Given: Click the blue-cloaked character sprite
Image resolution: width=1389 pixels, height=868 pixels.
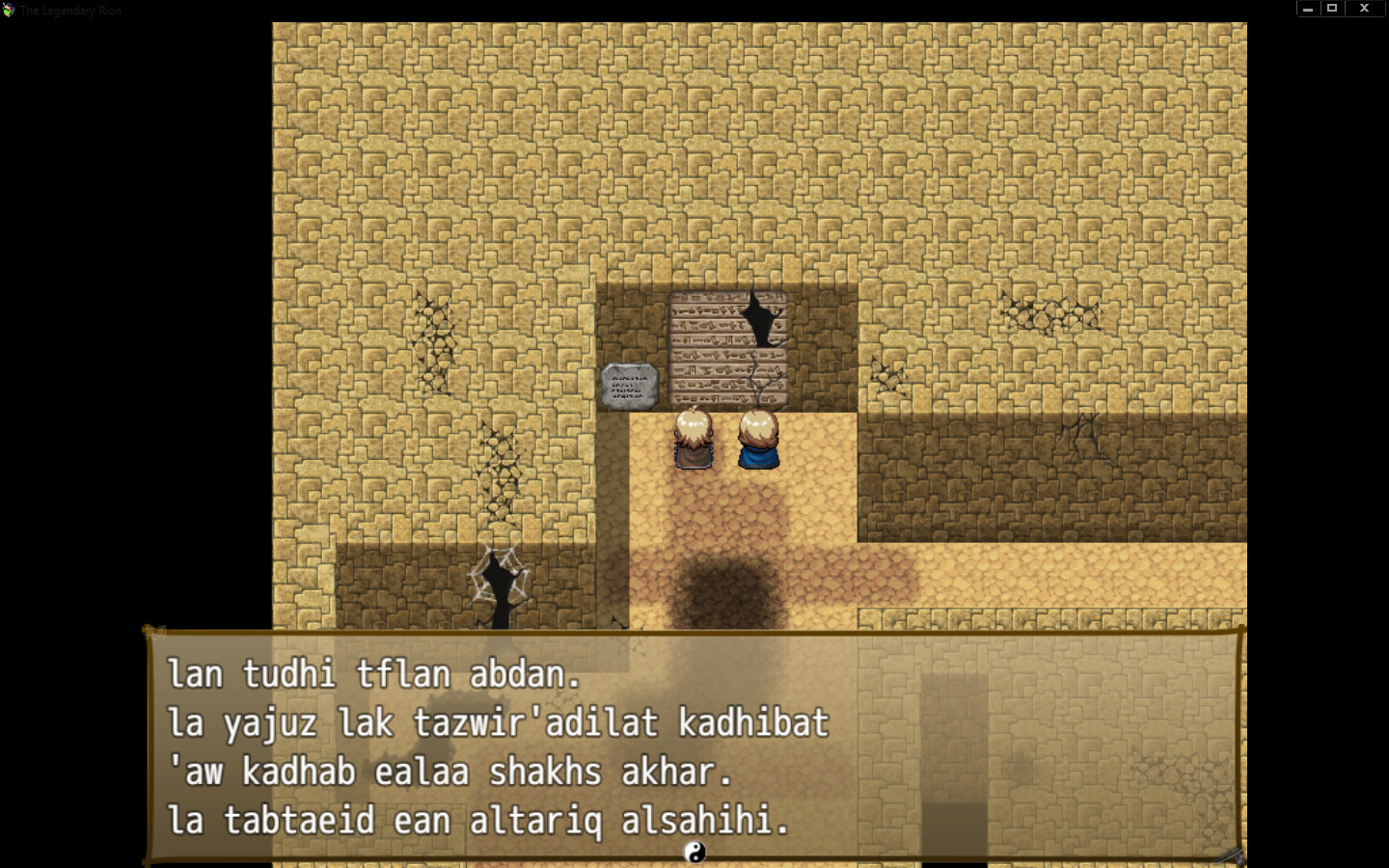Looking at the screenshot, I should [x=758, y=442].
